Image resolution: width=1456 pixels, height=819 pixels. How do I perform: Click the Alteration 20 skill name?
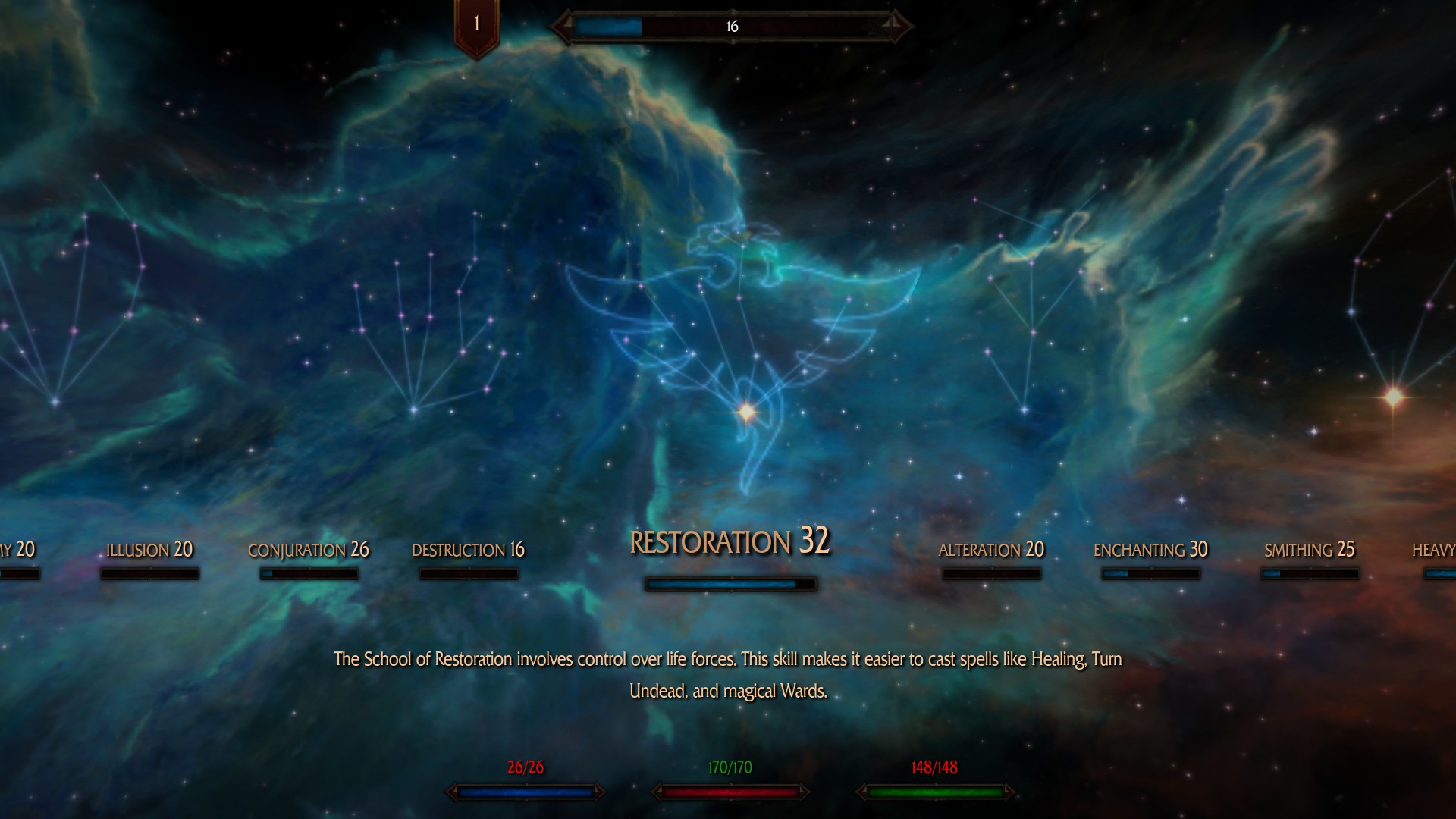pyautogui.click(x=993, y=549)
